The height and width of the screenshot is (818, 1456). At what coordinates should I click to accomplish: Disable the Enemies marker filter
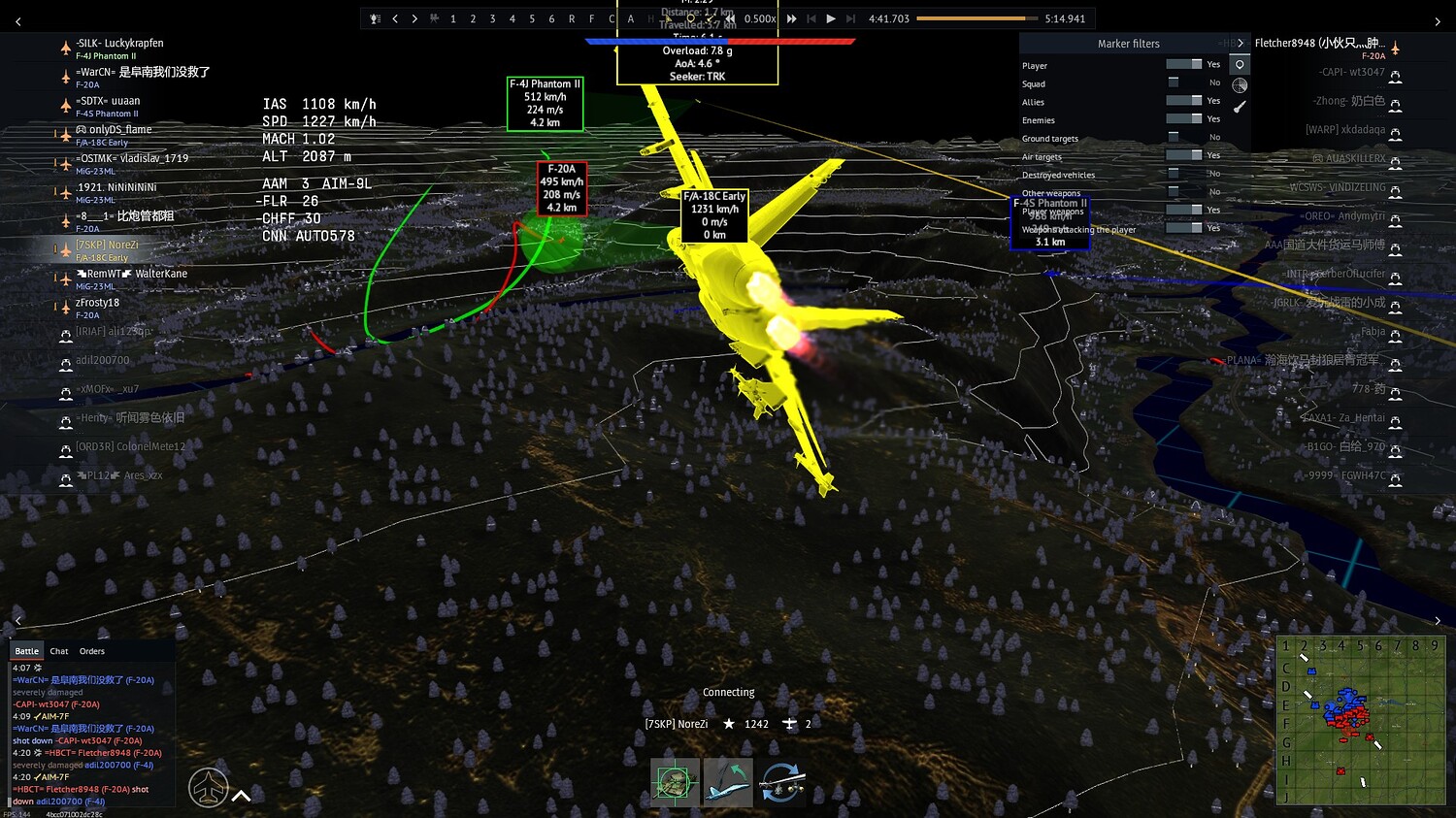point(1182,119)
